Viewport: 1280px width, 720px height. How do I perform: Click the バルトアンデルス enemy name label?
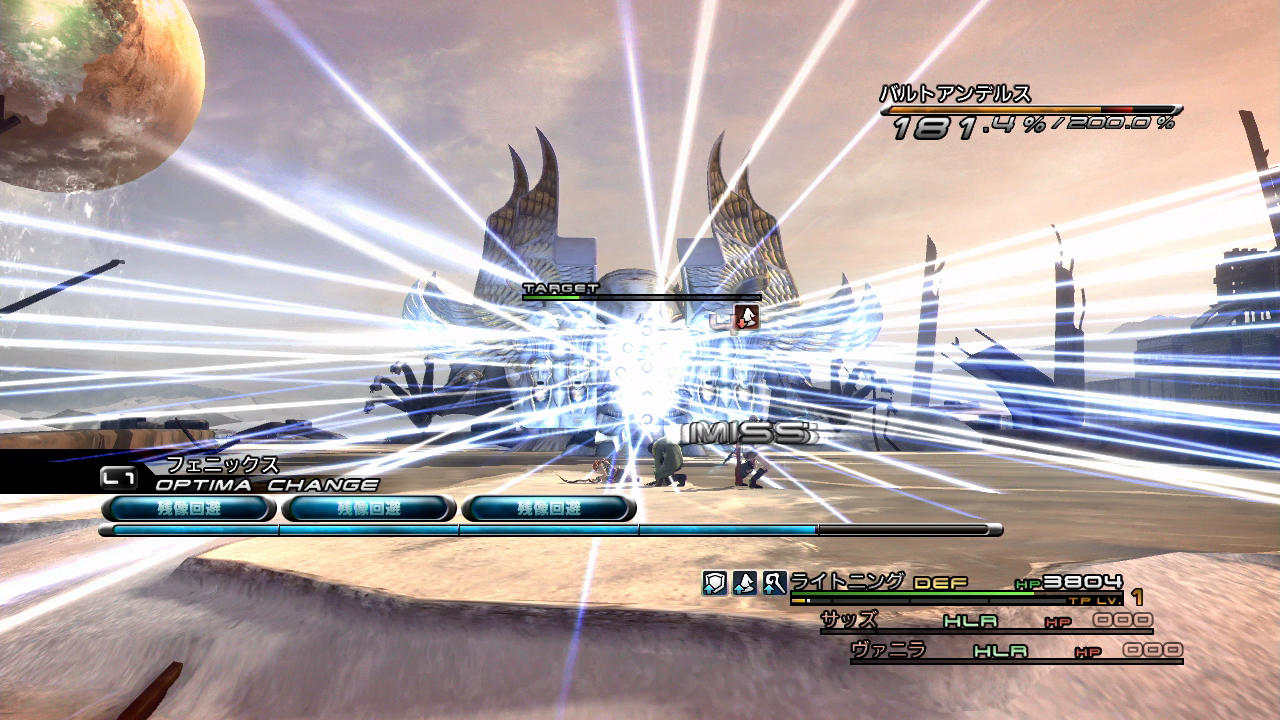tap(955, 95)
